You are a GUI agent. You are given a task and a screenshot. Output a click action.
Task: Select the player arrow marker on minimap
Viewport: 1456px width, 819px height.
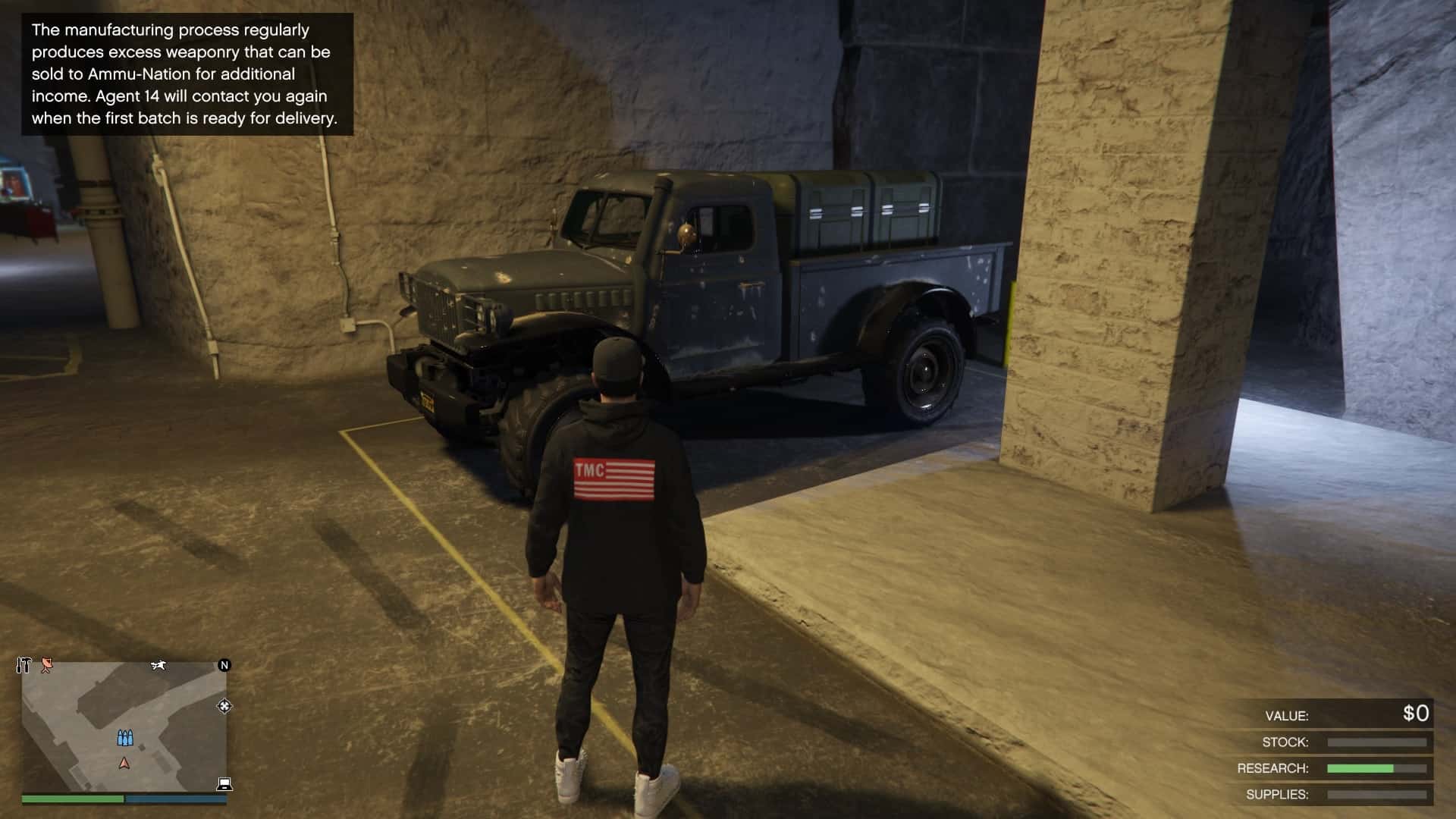point(125,764)
